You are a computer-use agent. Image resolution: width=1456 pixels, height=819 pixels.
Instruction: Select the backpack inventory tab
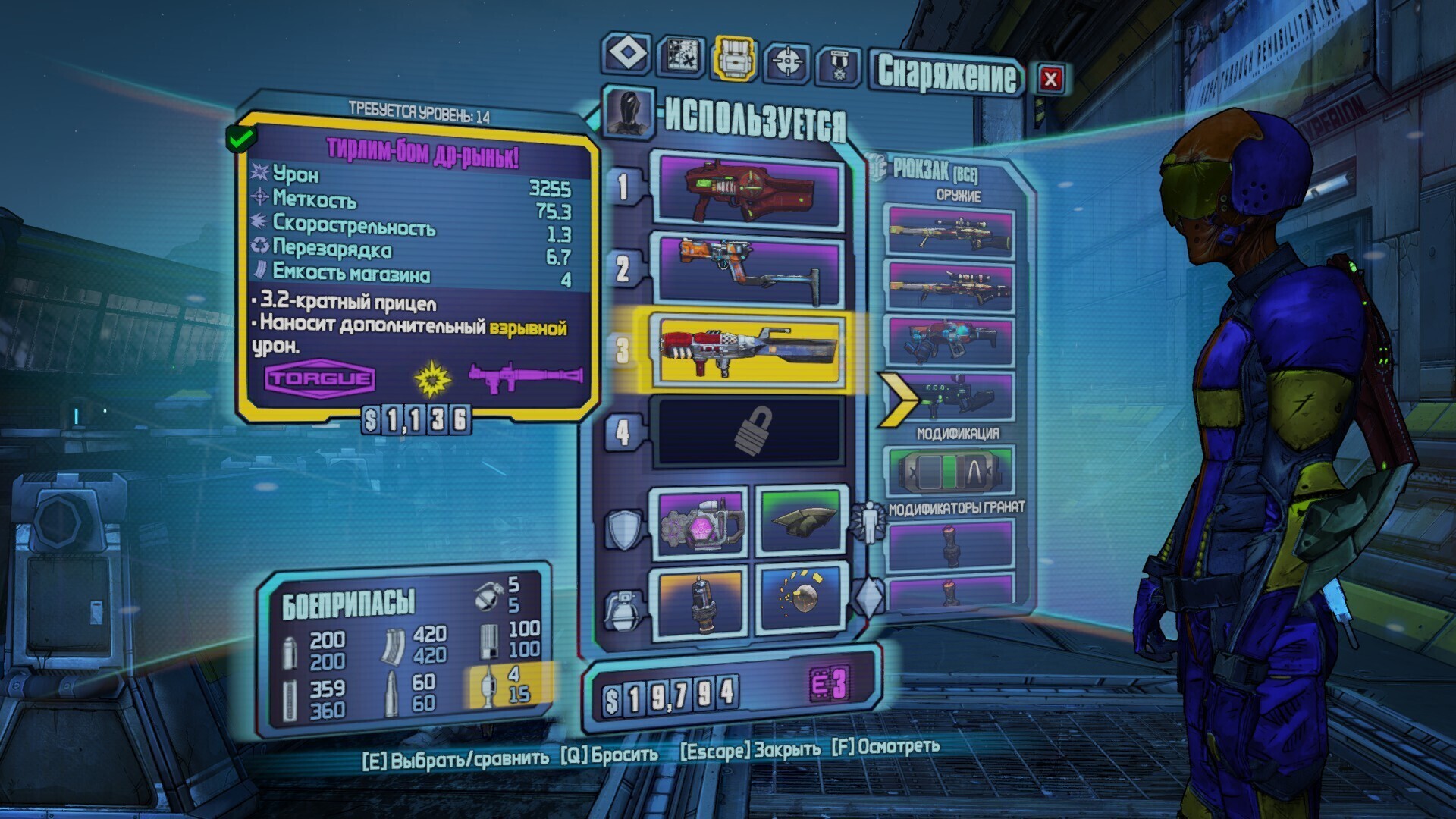733,58
